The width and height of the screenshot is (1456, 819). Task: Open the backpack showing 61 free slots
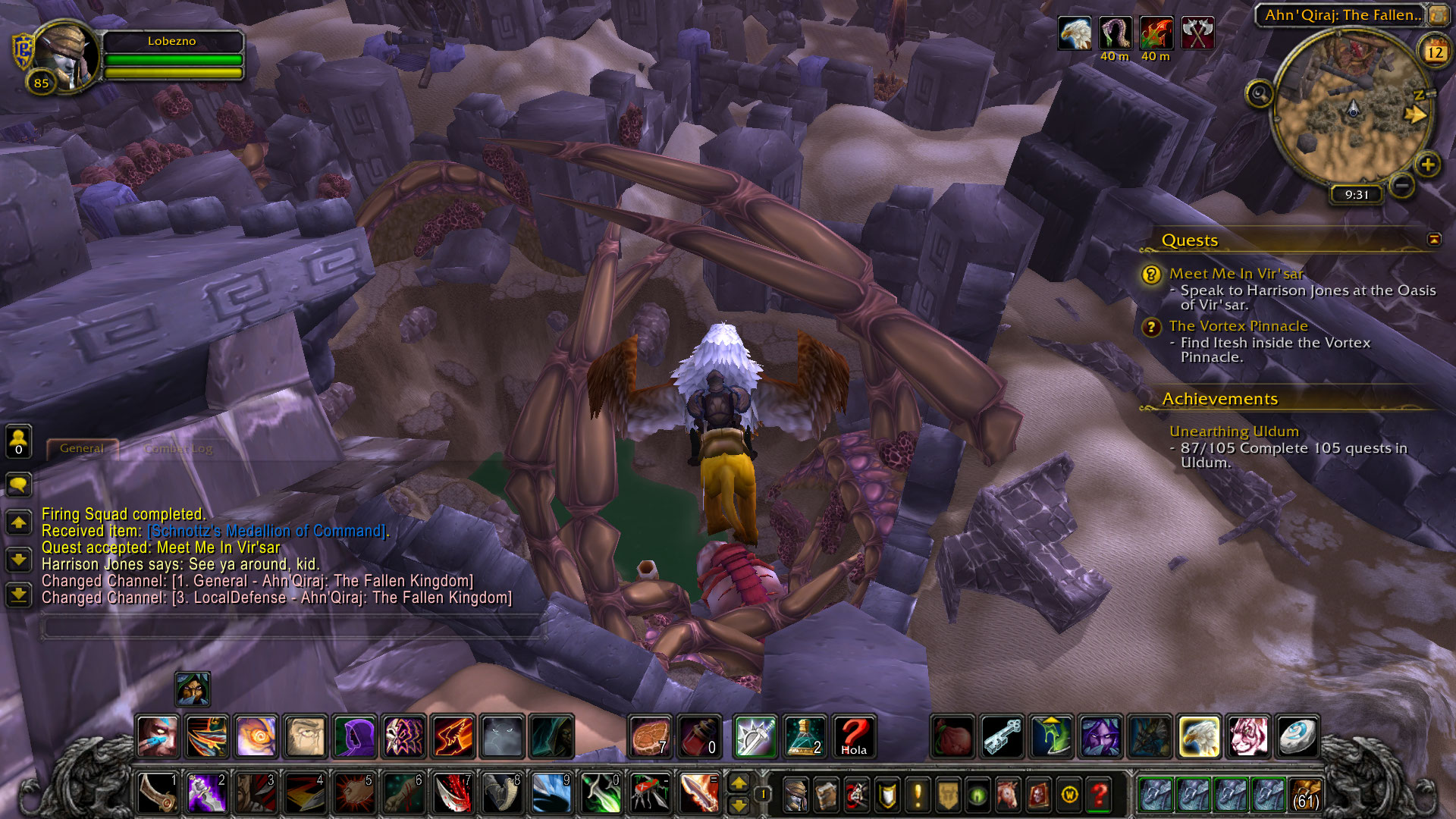click(x=1304, y=794)
